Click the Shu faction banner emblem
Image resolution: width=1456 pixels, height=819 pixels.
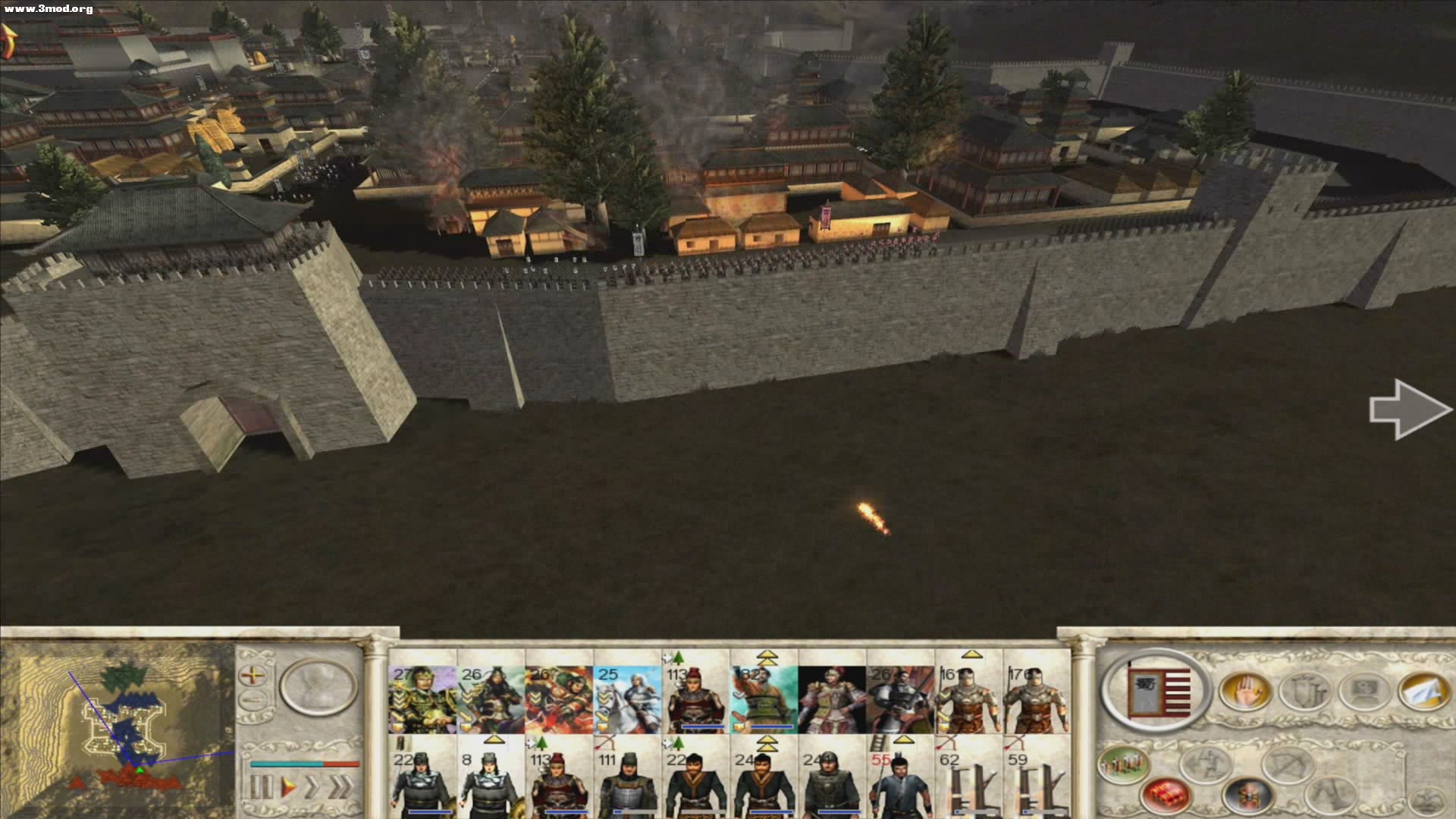1160,692
